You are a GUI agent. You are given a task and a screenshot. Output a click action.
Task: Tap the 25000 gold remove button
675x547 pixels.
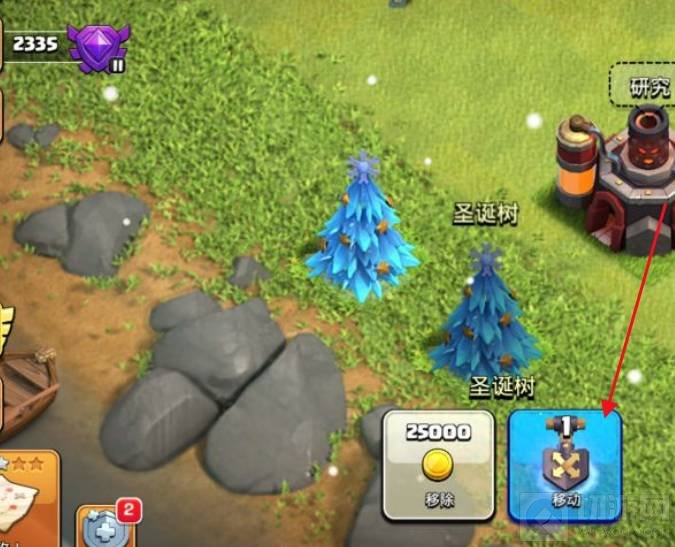[438, 464]
